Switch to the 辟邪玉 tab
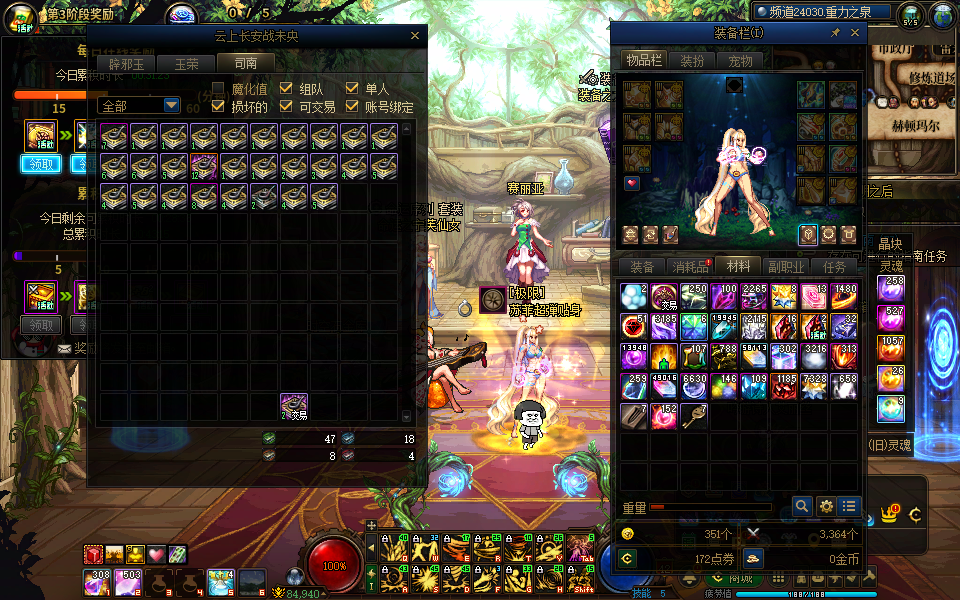960x600 pixels. tap(127, 63)
